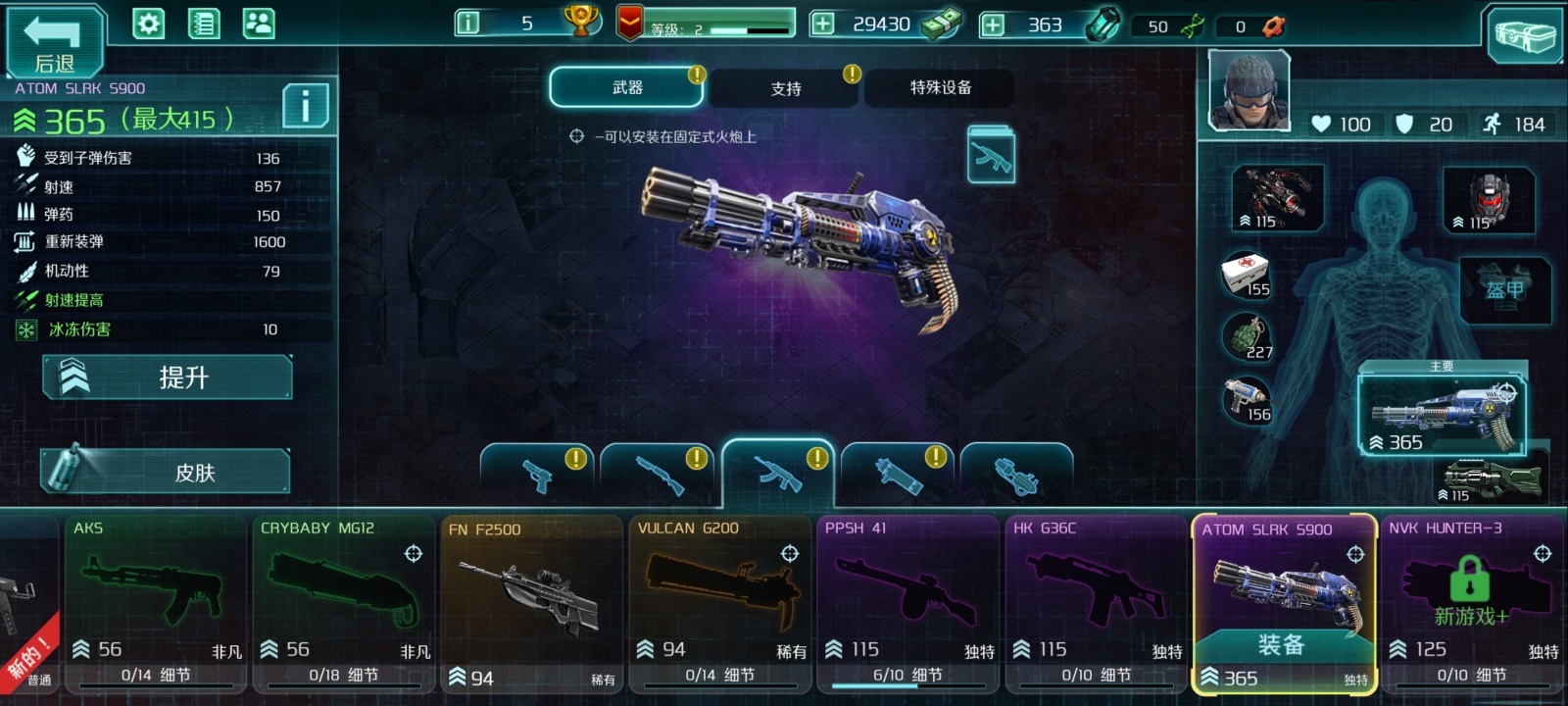Select the medkit equipment slot
The width and height of the screenshot is (1568, 706).
[x=1246, y=276]
